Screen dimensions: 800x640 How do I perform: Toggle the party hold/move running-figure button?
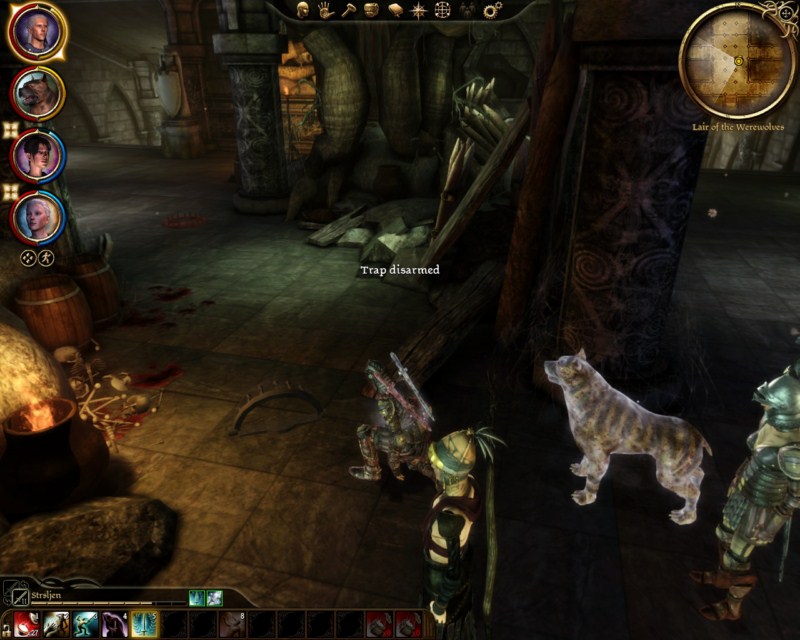[x=46, y=258]
